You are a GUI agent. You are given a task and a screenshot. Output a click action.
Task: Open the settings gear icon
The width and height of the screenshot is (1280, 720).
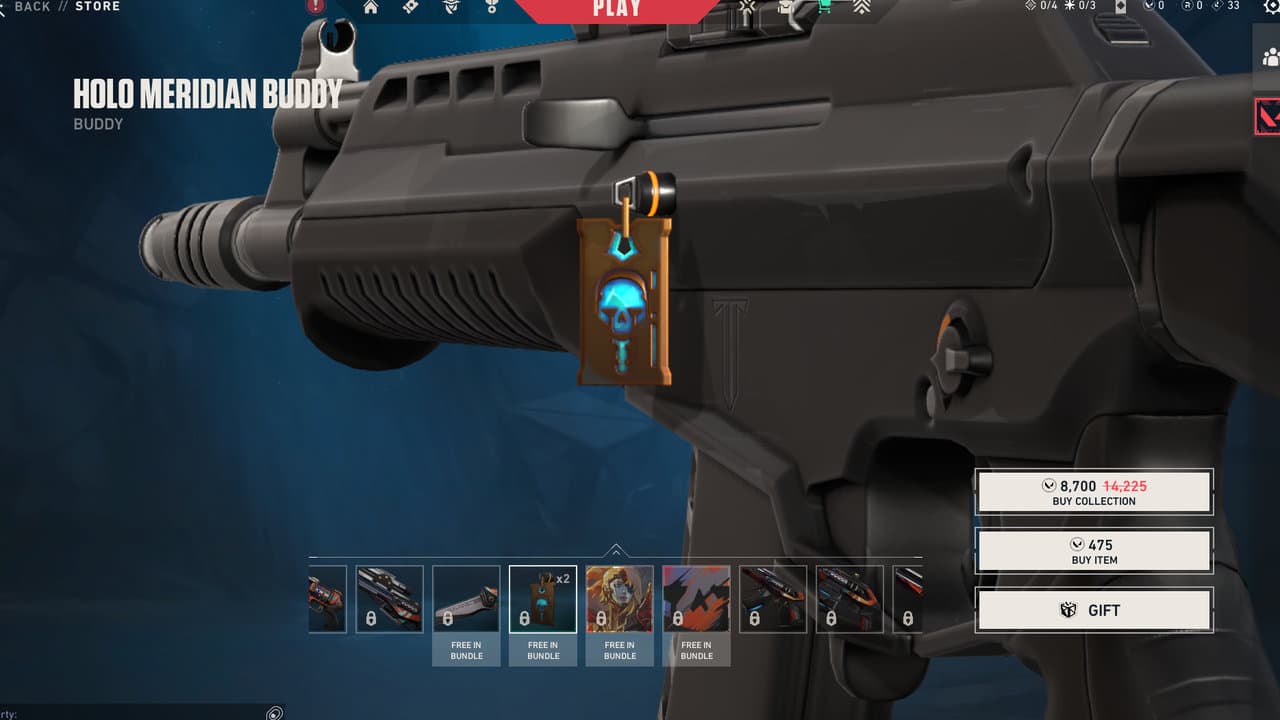(x=1271, y=6)
